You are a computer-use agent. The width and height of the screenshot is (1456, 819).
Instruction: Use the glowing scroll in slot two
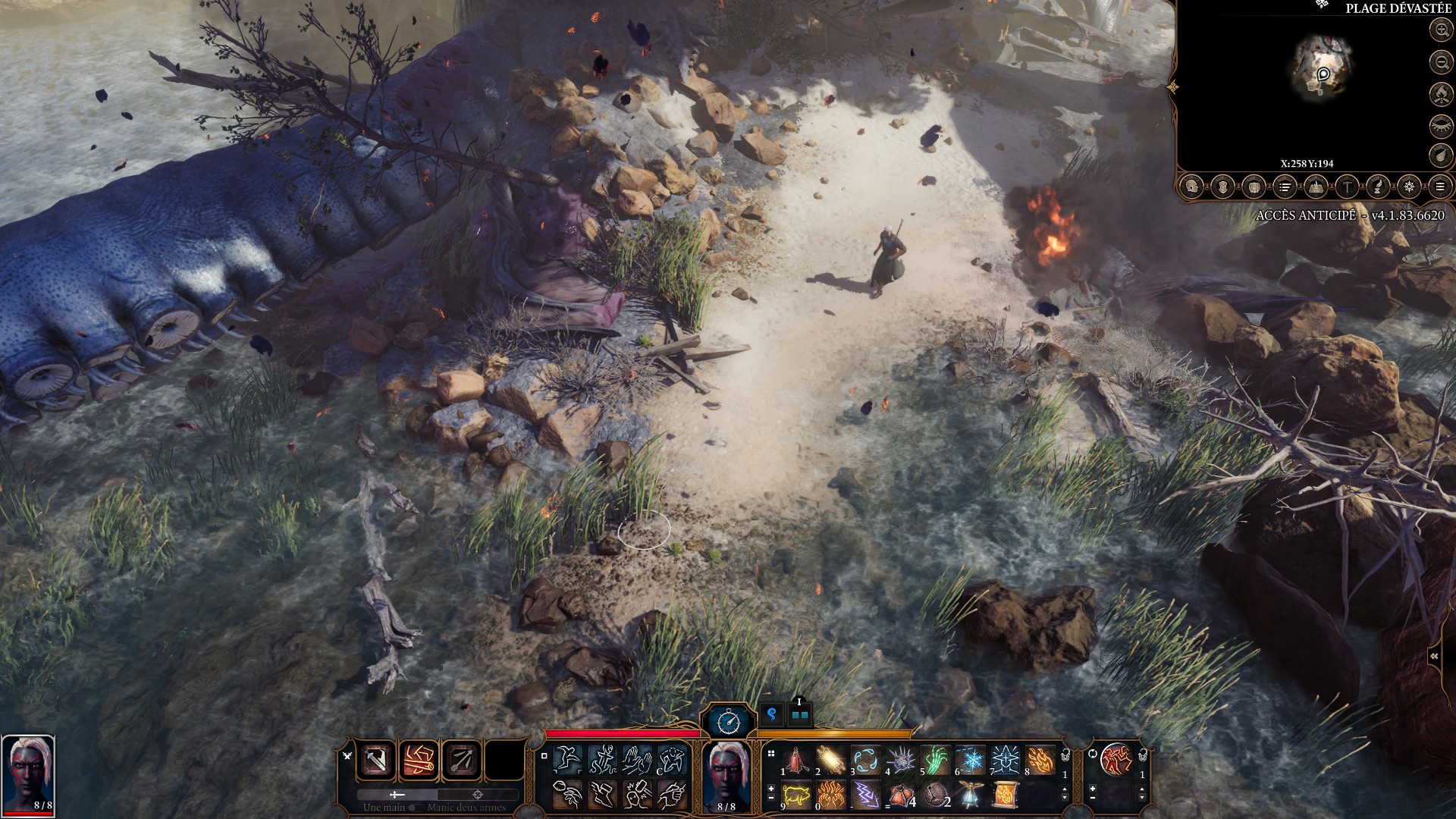coord(831,760)
